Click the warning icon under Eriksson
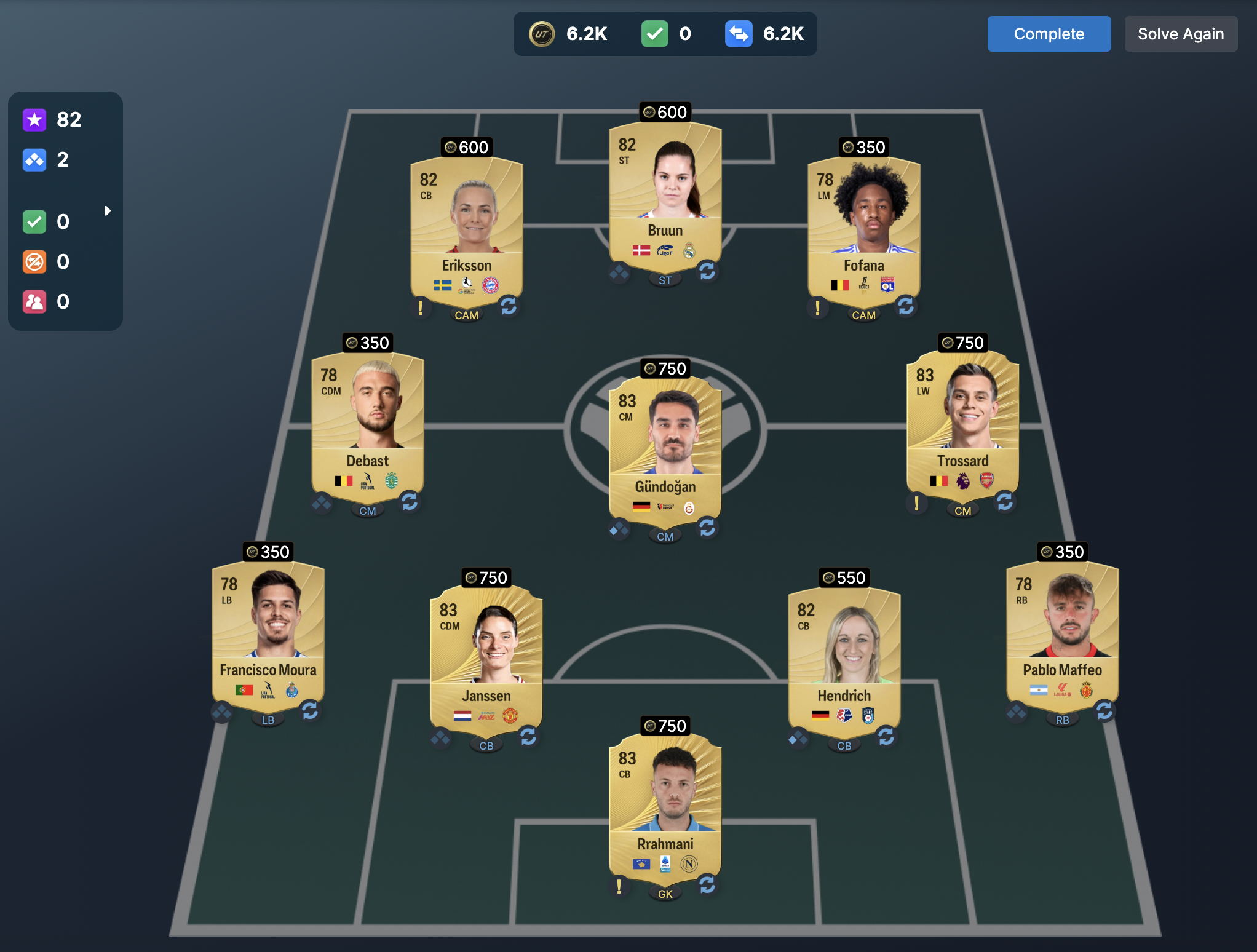 click(x=420, y=306)
